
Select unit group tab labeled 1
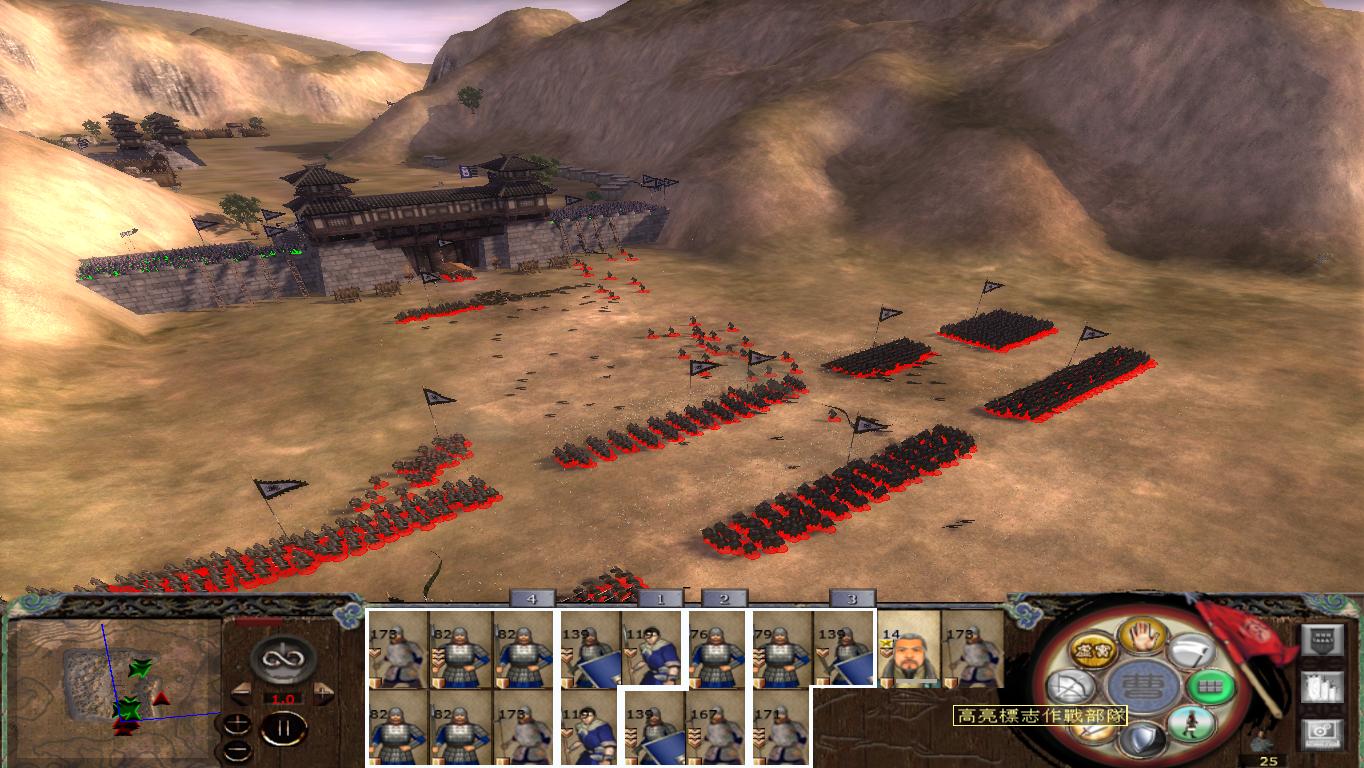click(x=661, y=600)
